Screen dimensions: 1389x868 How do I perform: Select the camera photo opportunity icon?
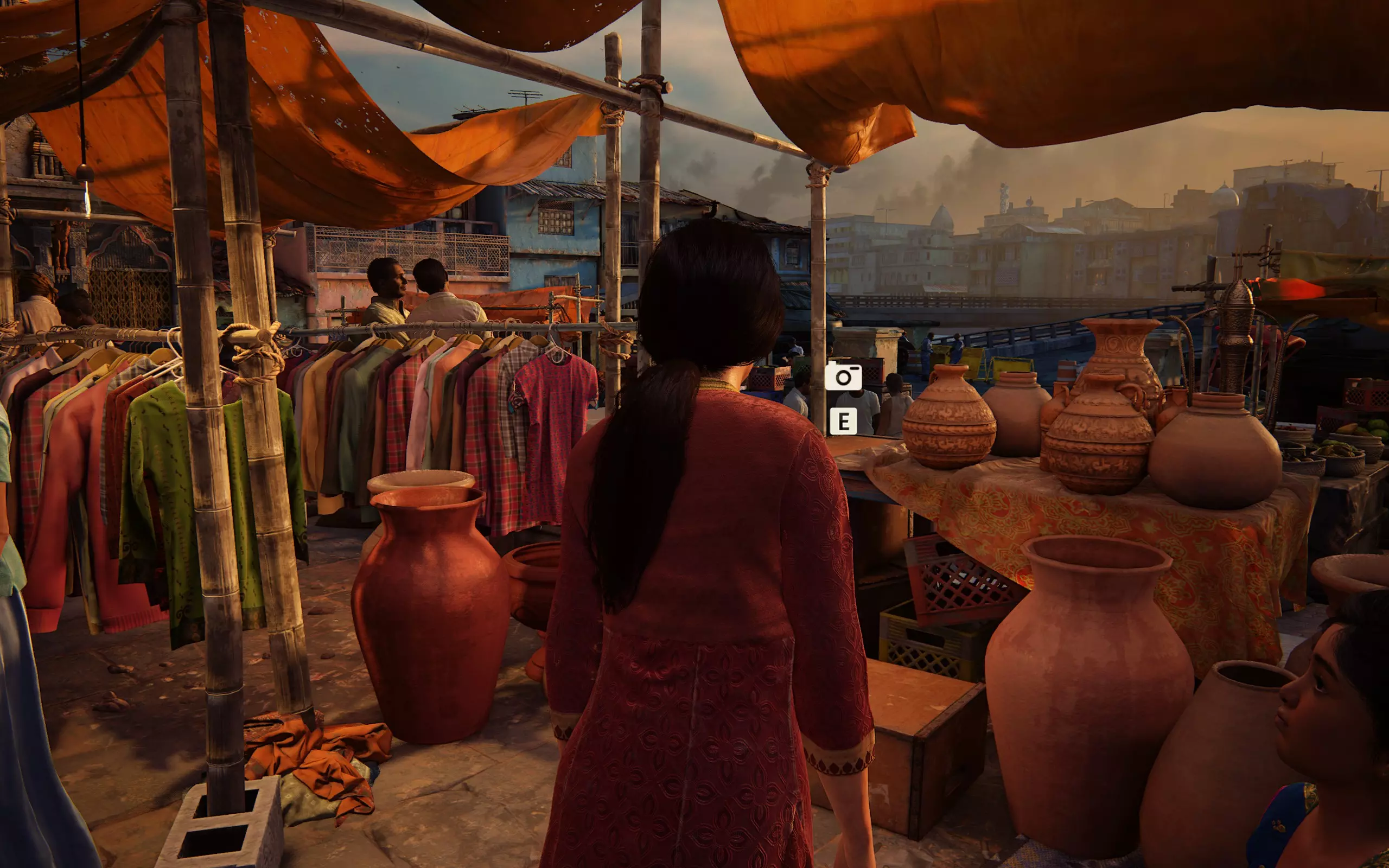pyautogui.click(x=843, y=376)
